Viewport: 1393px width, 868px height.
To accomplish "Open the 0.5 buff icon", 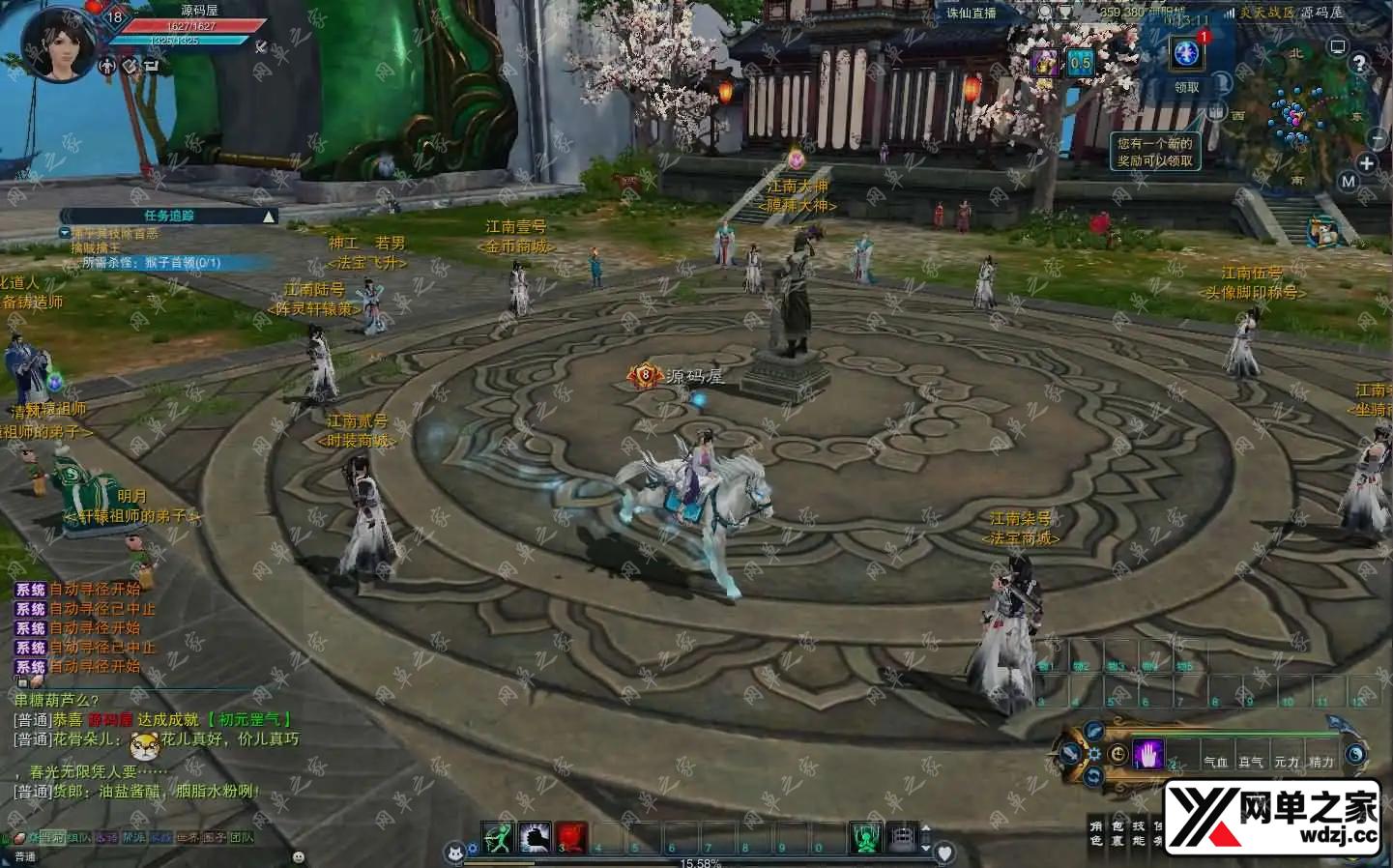I will tap(1079, 64).
